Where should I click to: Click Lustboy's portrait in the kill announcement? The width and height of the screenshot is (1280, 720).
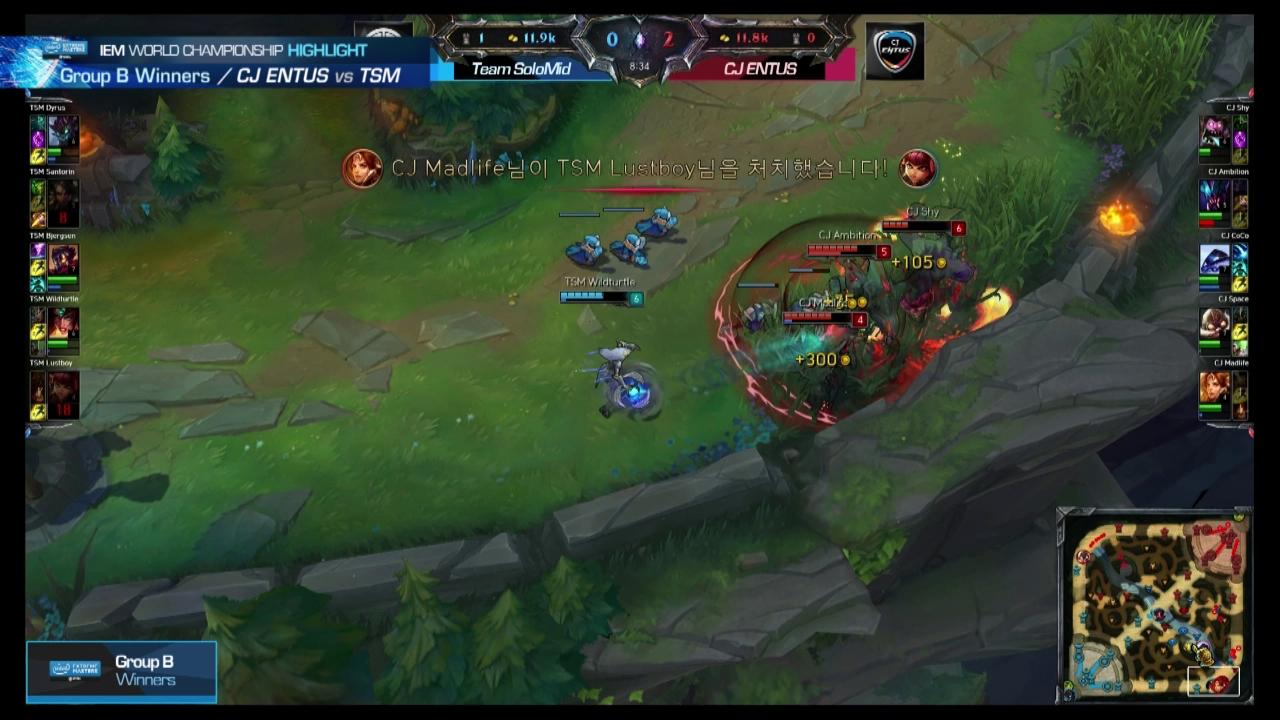(x=917, y=169)
